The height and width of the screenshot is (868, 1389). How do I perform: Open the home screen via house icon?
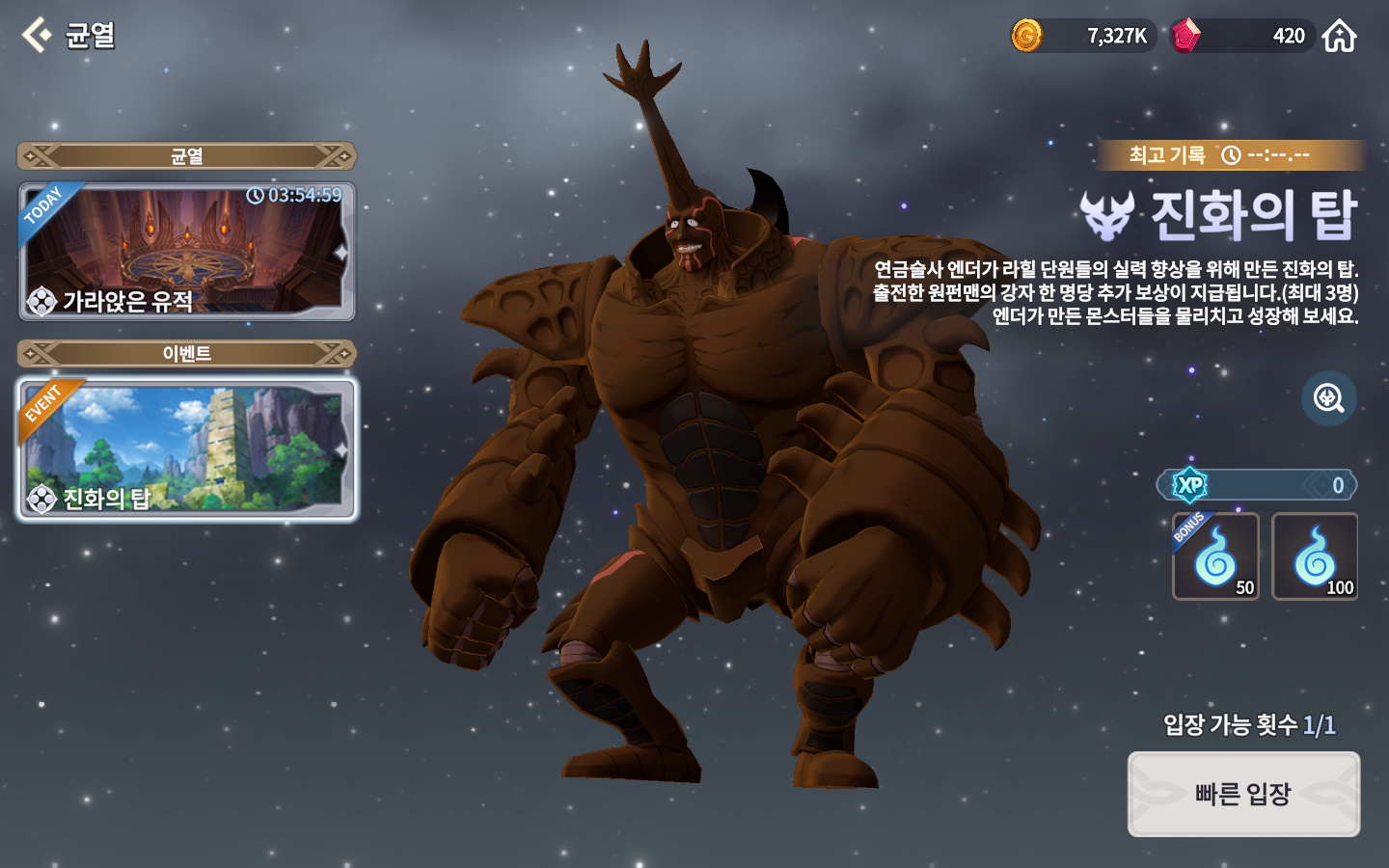(x=1339, y=37)
